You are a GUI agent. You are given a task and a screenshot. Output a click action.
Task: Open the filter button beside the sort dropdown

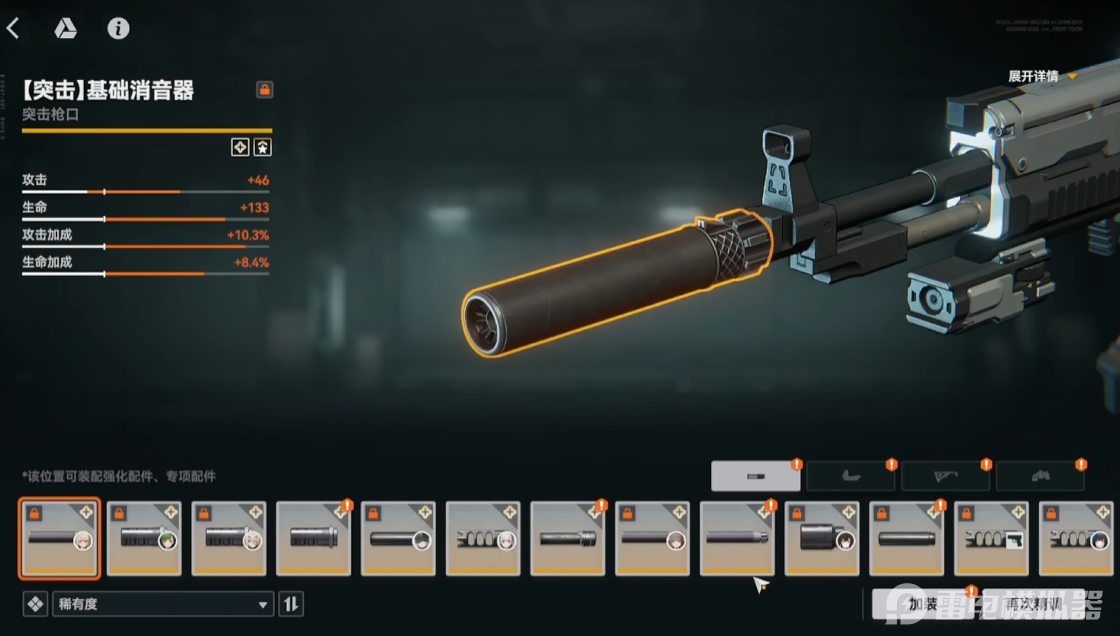point(35,604)
